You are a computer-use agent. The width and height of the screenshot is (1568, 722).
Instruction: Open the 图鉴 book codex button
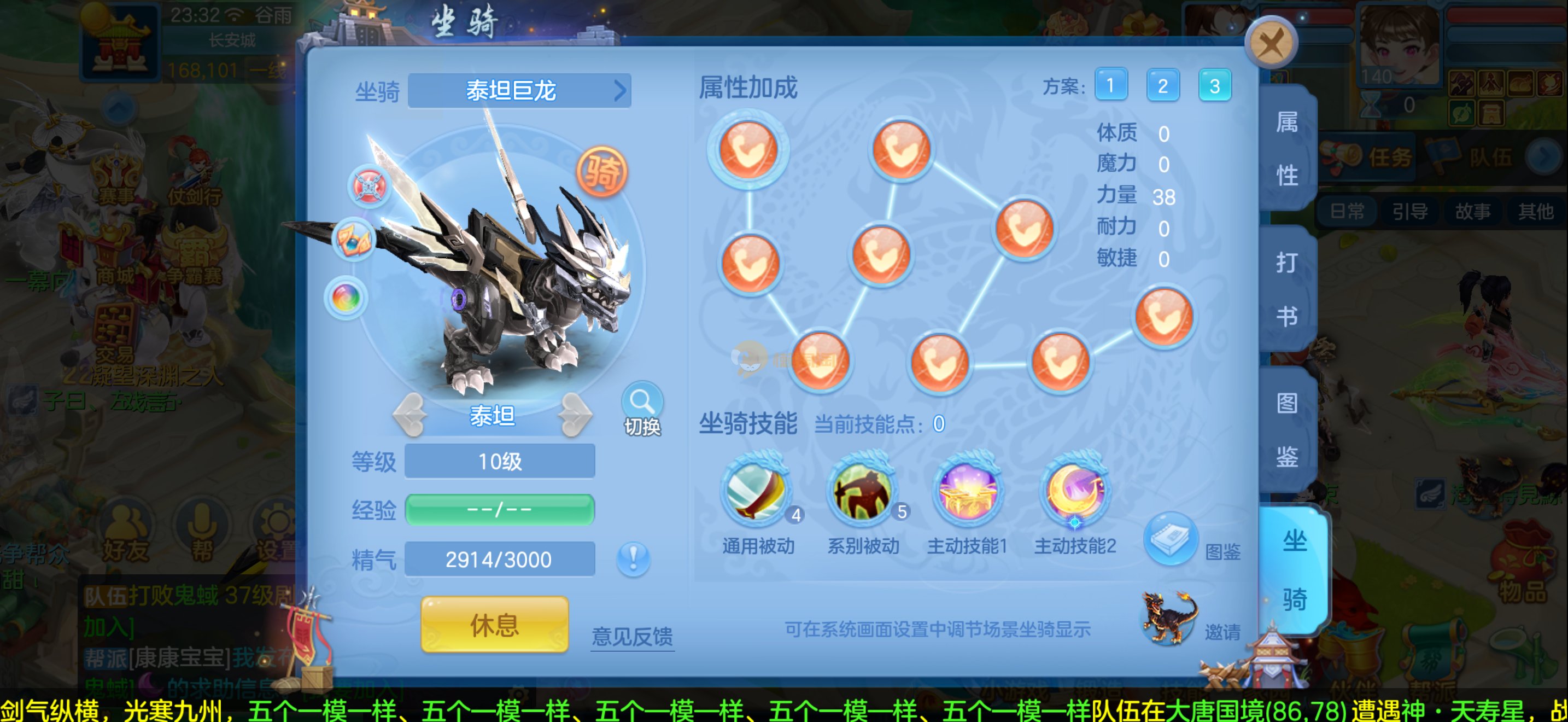1170,539
